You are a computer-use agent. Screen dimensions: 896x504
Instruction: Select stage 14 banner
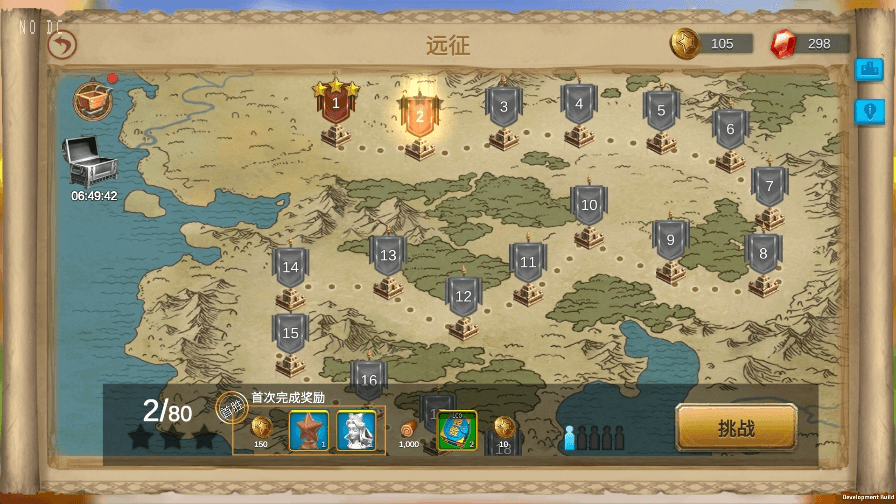pos(291,268)
